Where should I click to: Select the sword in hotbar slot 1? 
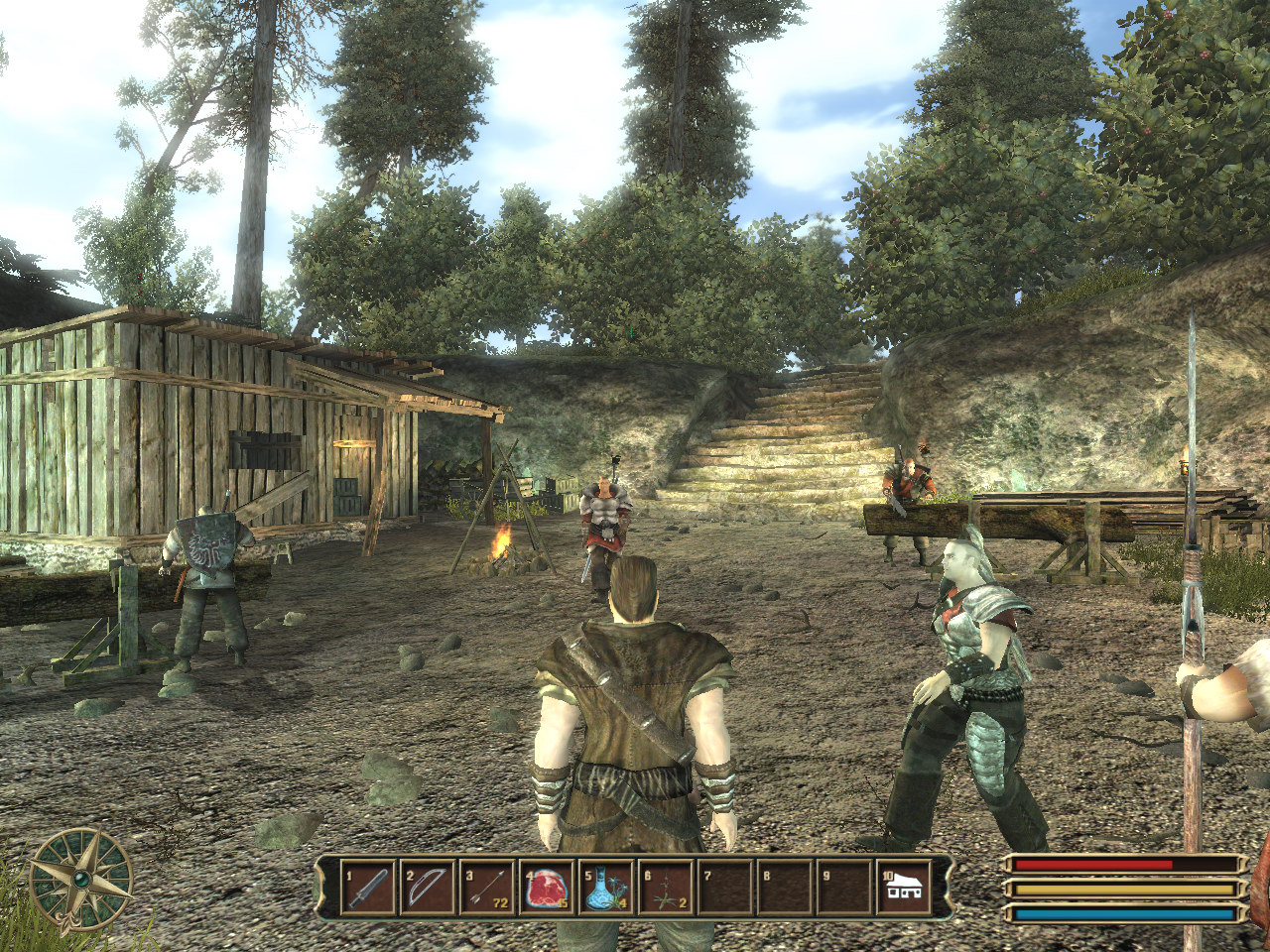(x=368, y=887)
